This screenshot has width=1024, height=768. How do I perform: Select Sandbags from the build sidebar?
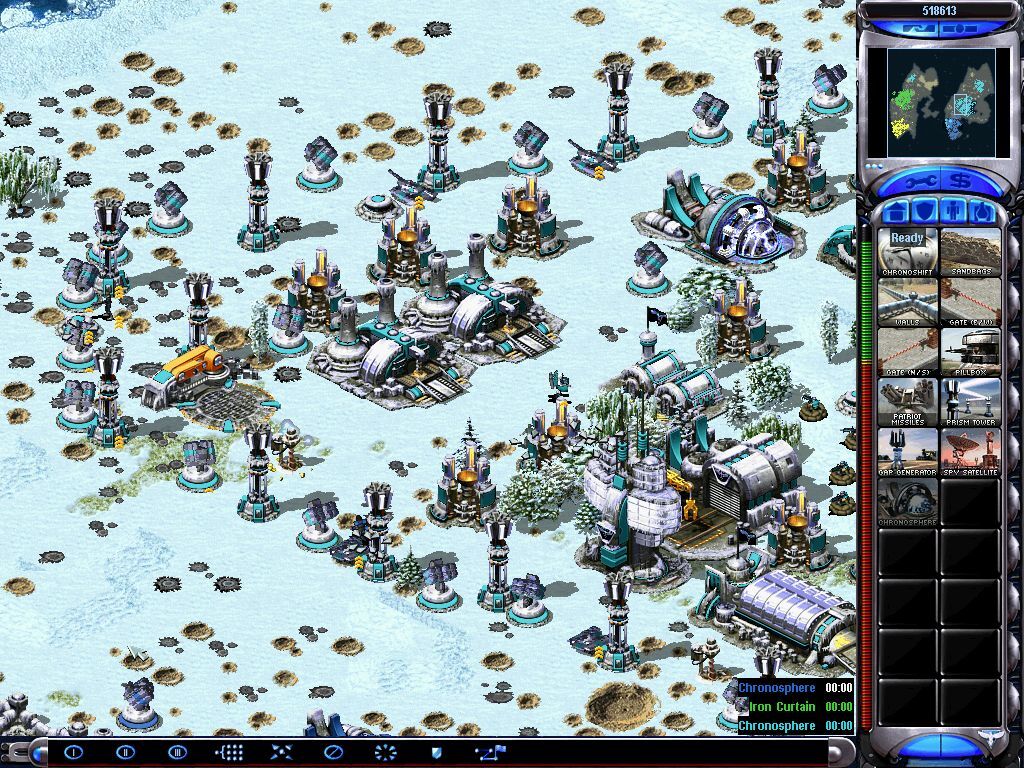click(970, 252)
